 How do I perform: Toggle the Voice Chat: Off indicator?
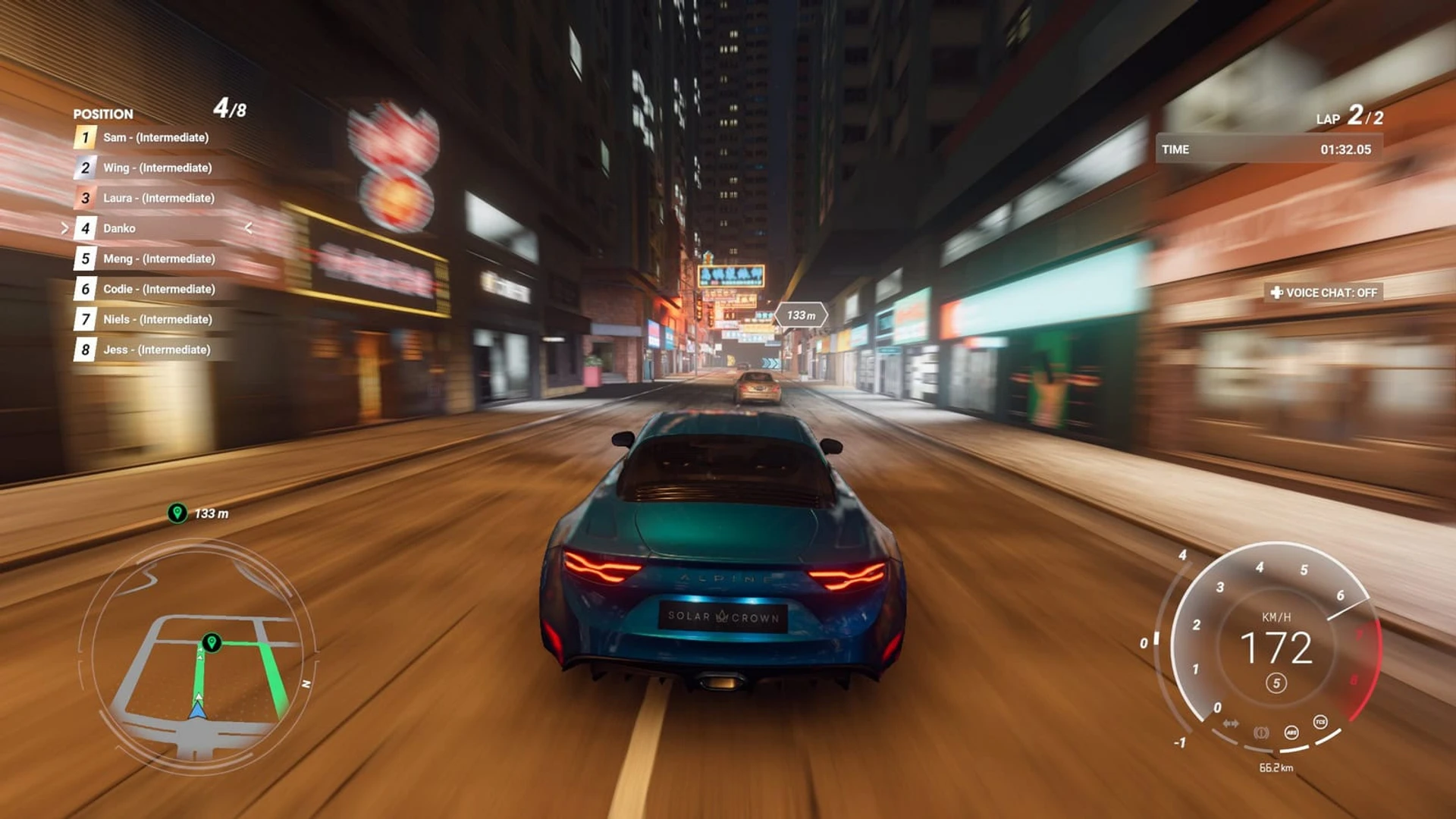[x=1324, y=293]
